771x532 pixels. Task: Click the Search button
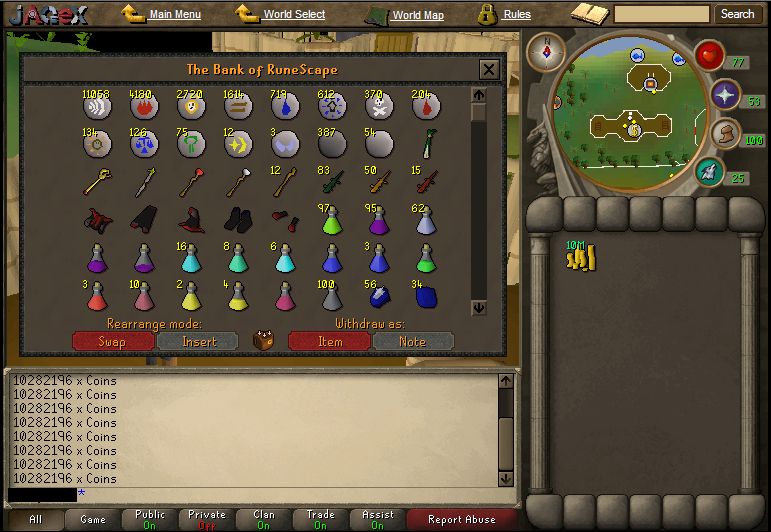coord(737,14)
